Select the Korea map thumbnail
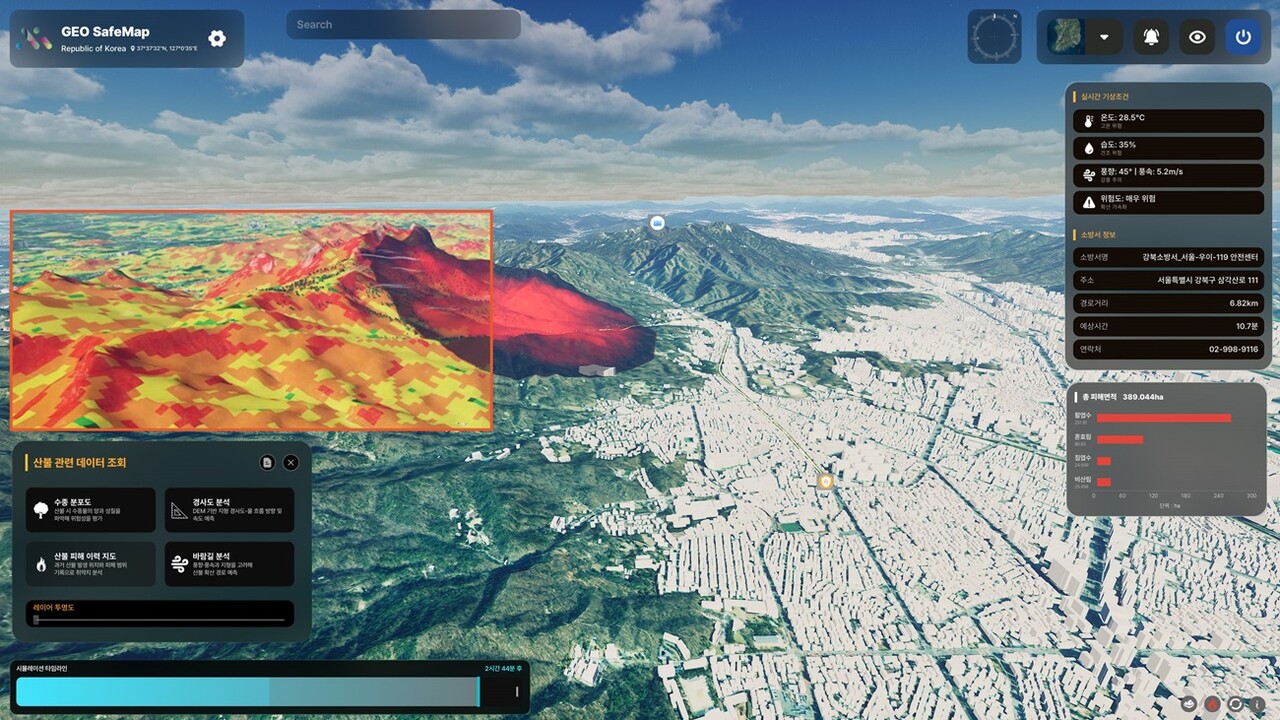Screen dimensions: 1280x720 pyautogui.click(x=1065, y=37)
